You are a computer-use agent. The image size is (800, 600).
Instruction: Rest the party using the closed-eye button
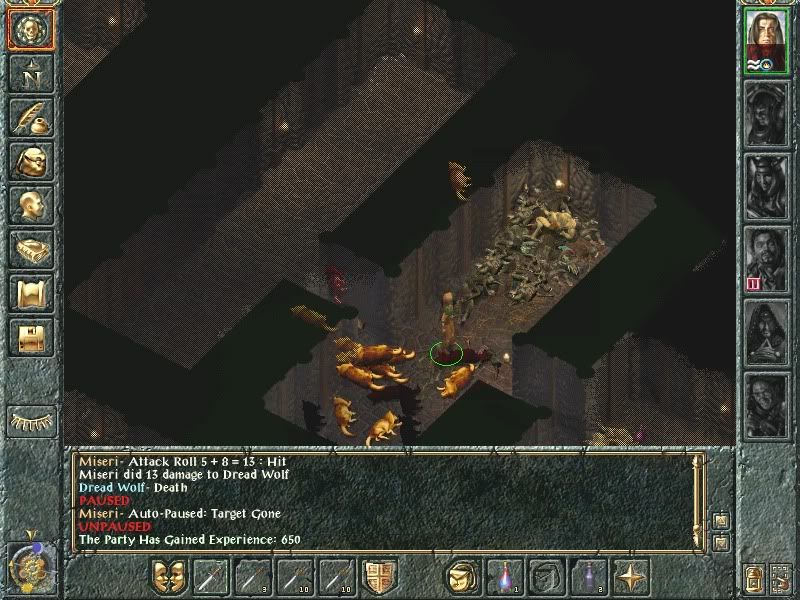30,420
